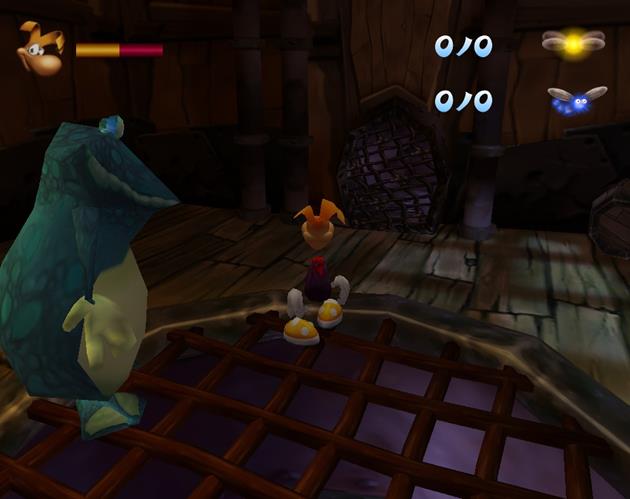Select the yellow Lum collectible icon
Screen dimensions: 630x499
573,42
